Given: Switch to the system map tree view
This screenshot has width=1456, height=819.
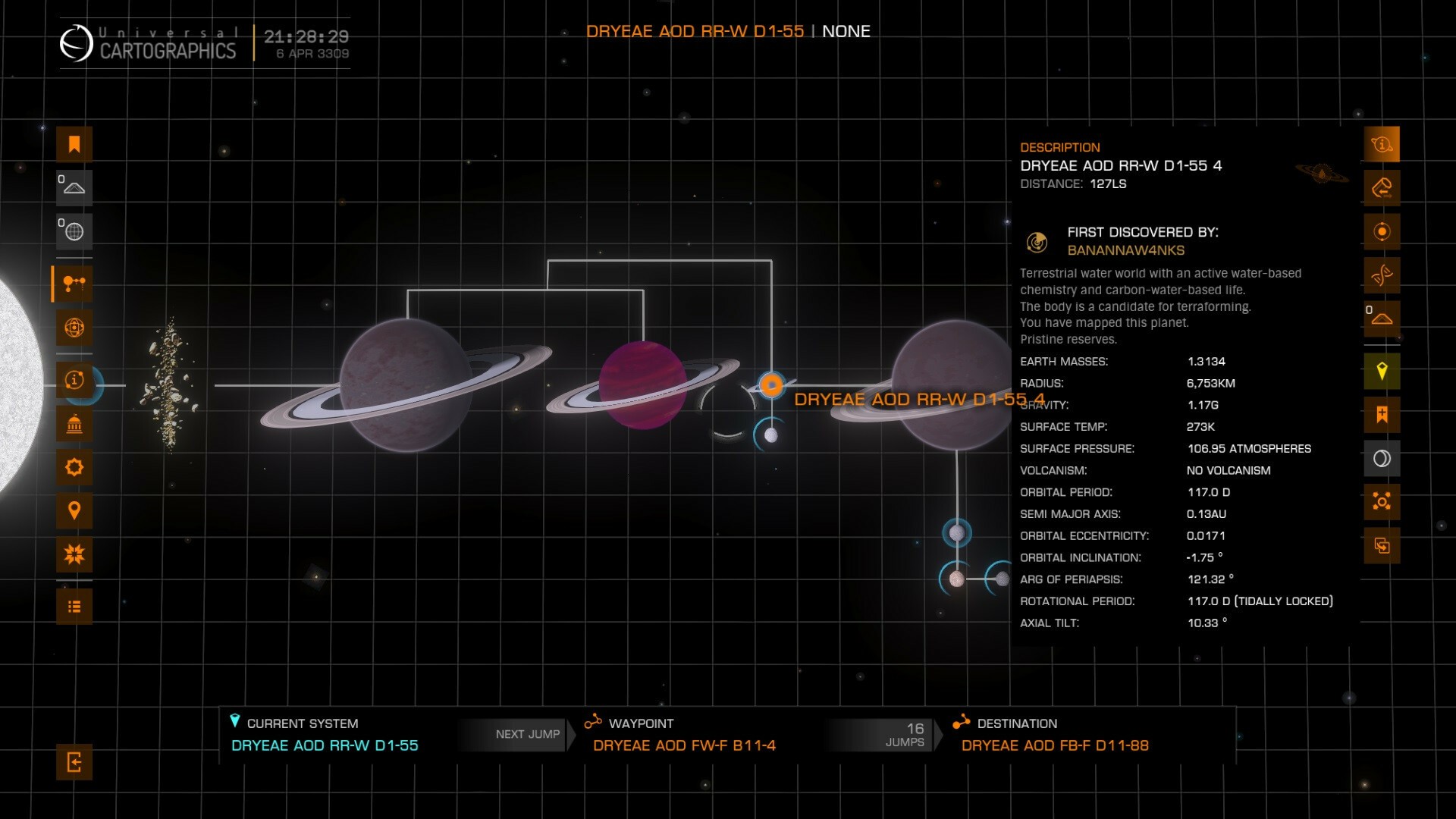Looking at the screenshot, I should [74, 284].
